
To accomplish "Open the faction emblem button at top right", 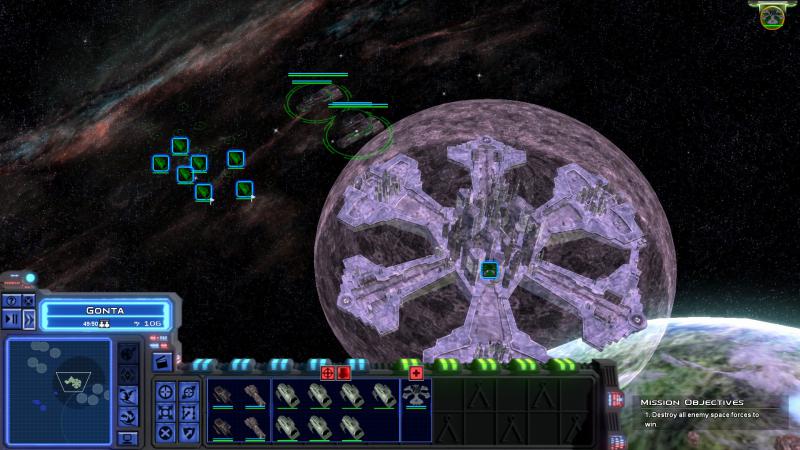I will 771,15.
